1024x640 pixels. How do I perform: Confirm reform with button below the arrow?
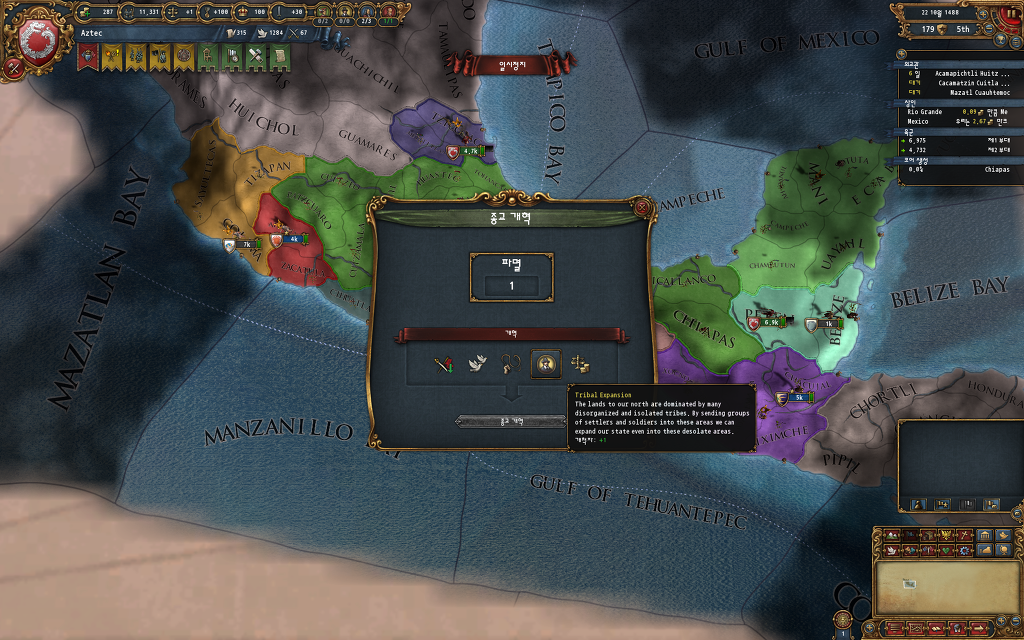click(511, 422)
